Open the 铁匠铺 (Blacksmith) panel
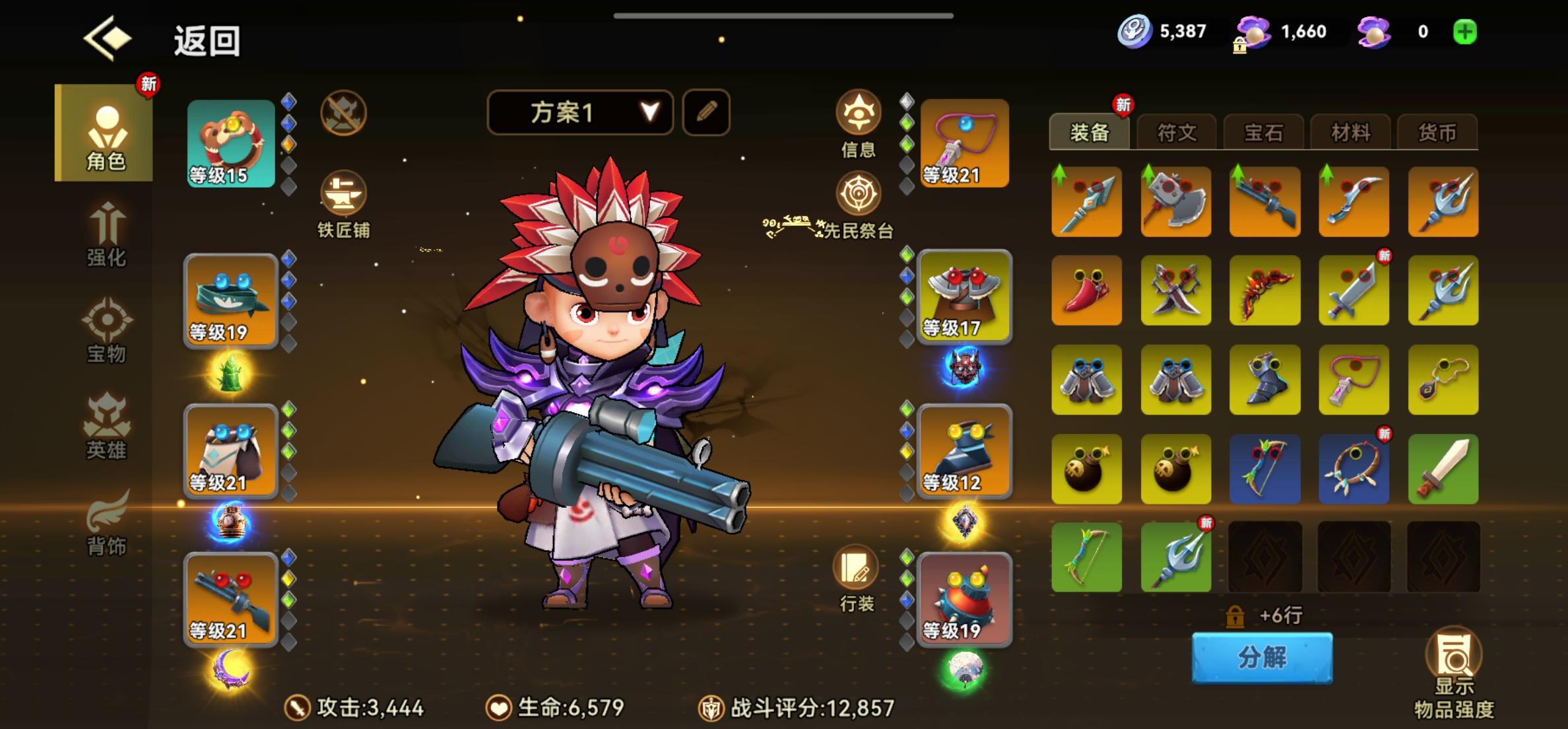The height and width of the screenshot is (729, 1568). click(343, 198)
